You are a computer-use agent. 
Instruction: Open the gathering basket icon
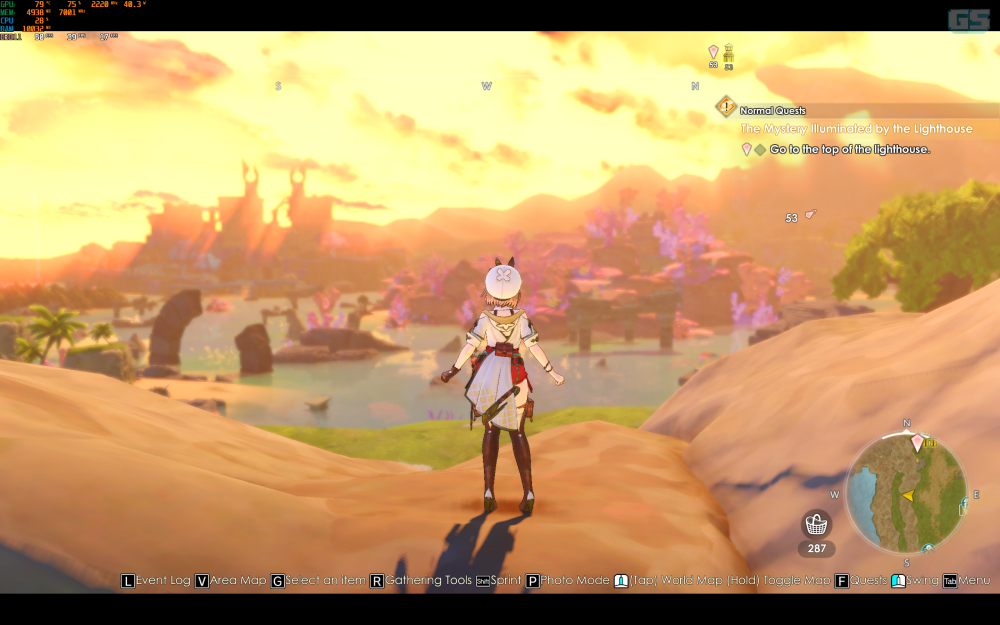[x=817, y=524]
